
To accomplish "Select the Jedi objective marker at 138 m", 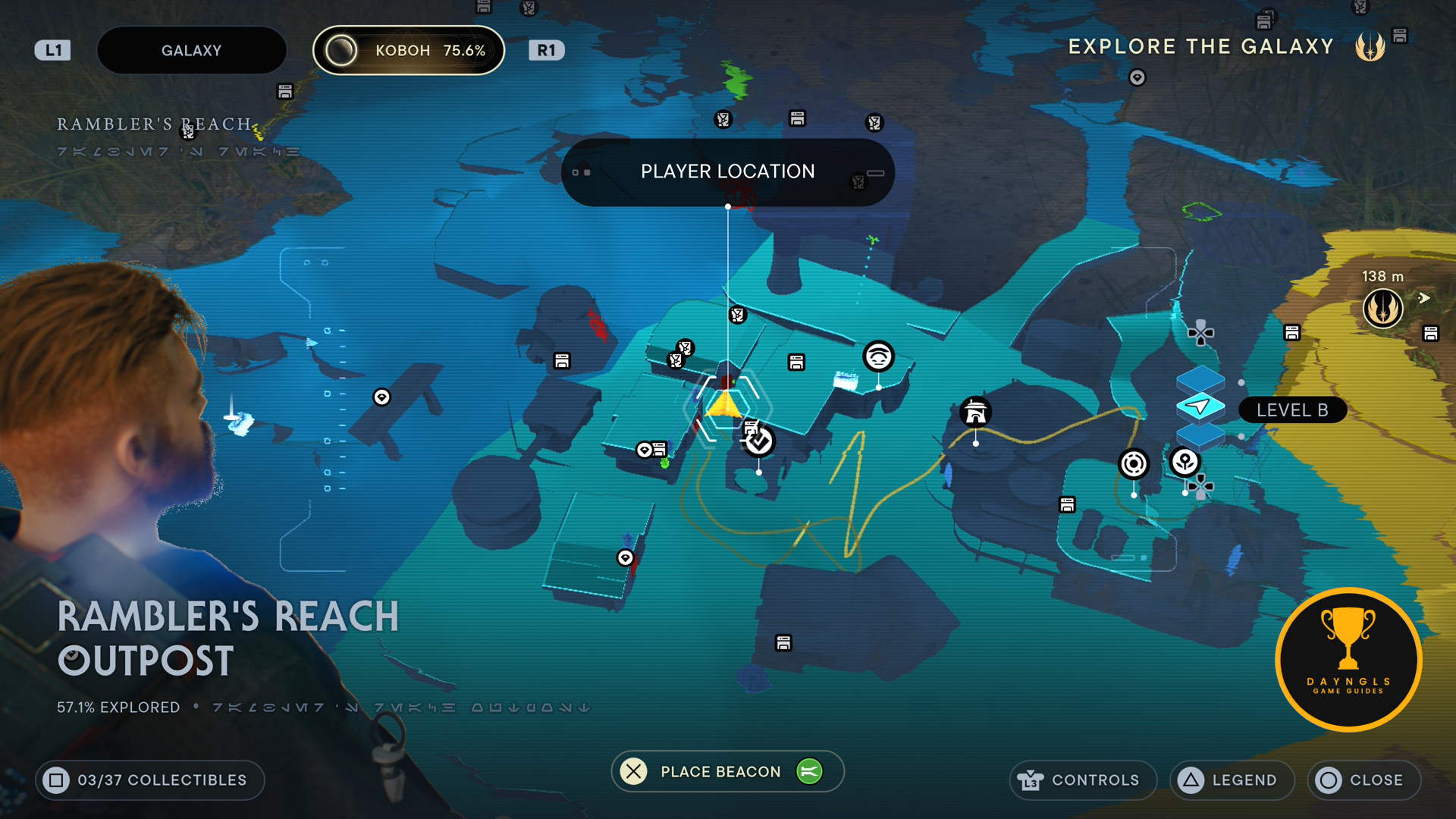I will point(1382,309).
